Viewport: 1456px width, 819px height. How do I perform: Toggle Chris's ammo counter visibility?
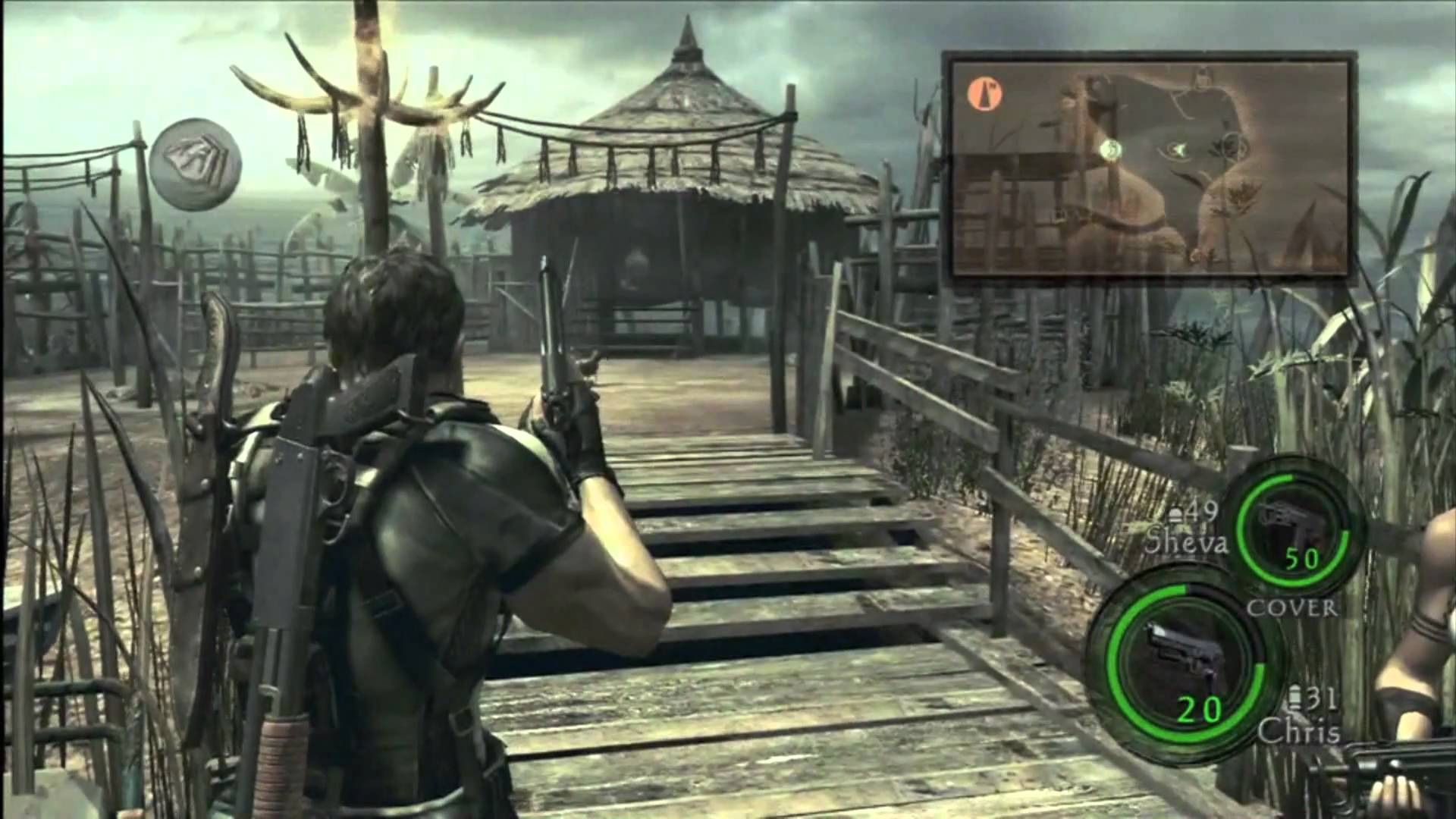pos(1199,708)
